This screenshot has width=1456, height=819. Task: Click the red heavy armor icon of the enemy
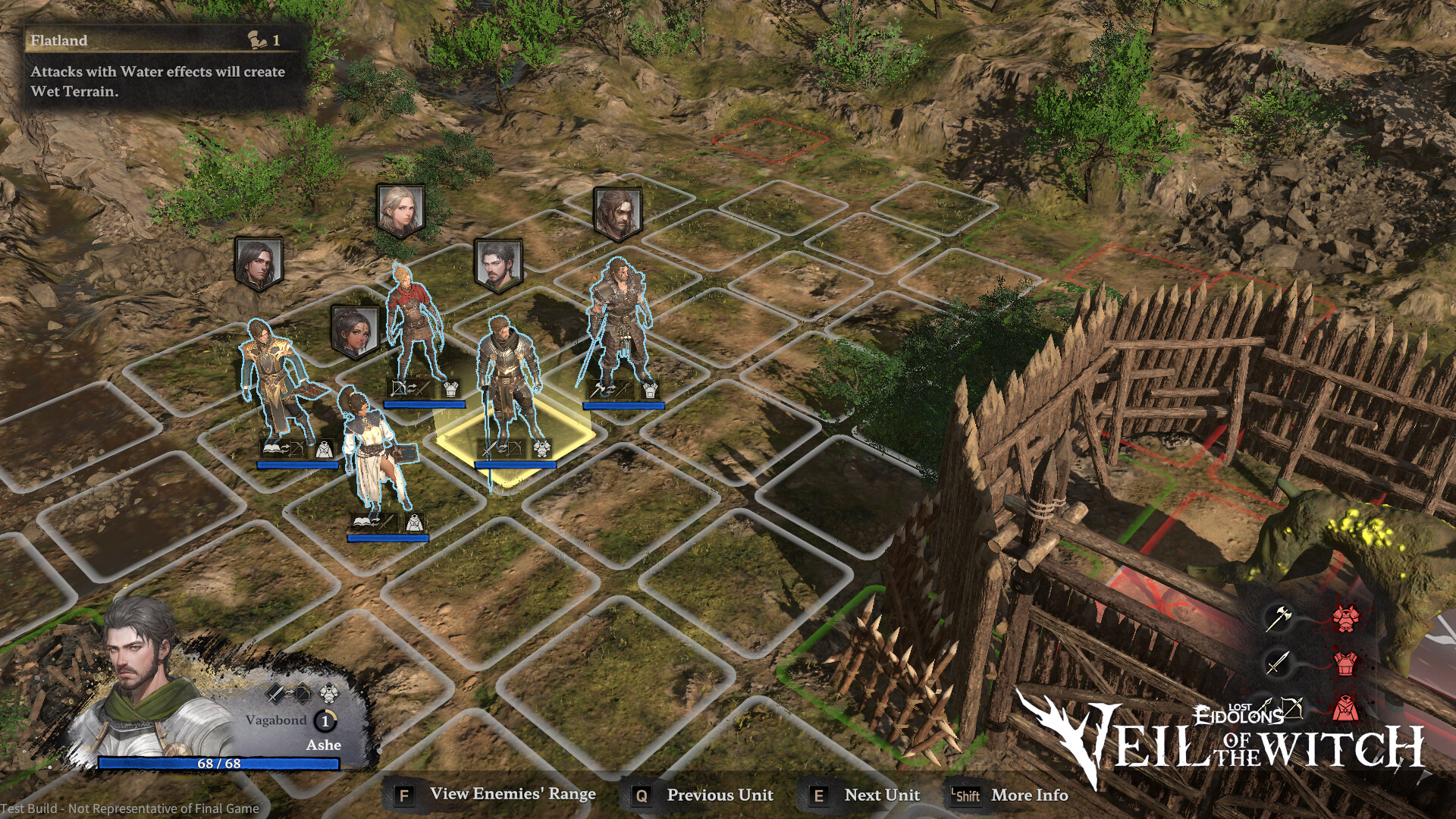click(x=1346, y=618)
